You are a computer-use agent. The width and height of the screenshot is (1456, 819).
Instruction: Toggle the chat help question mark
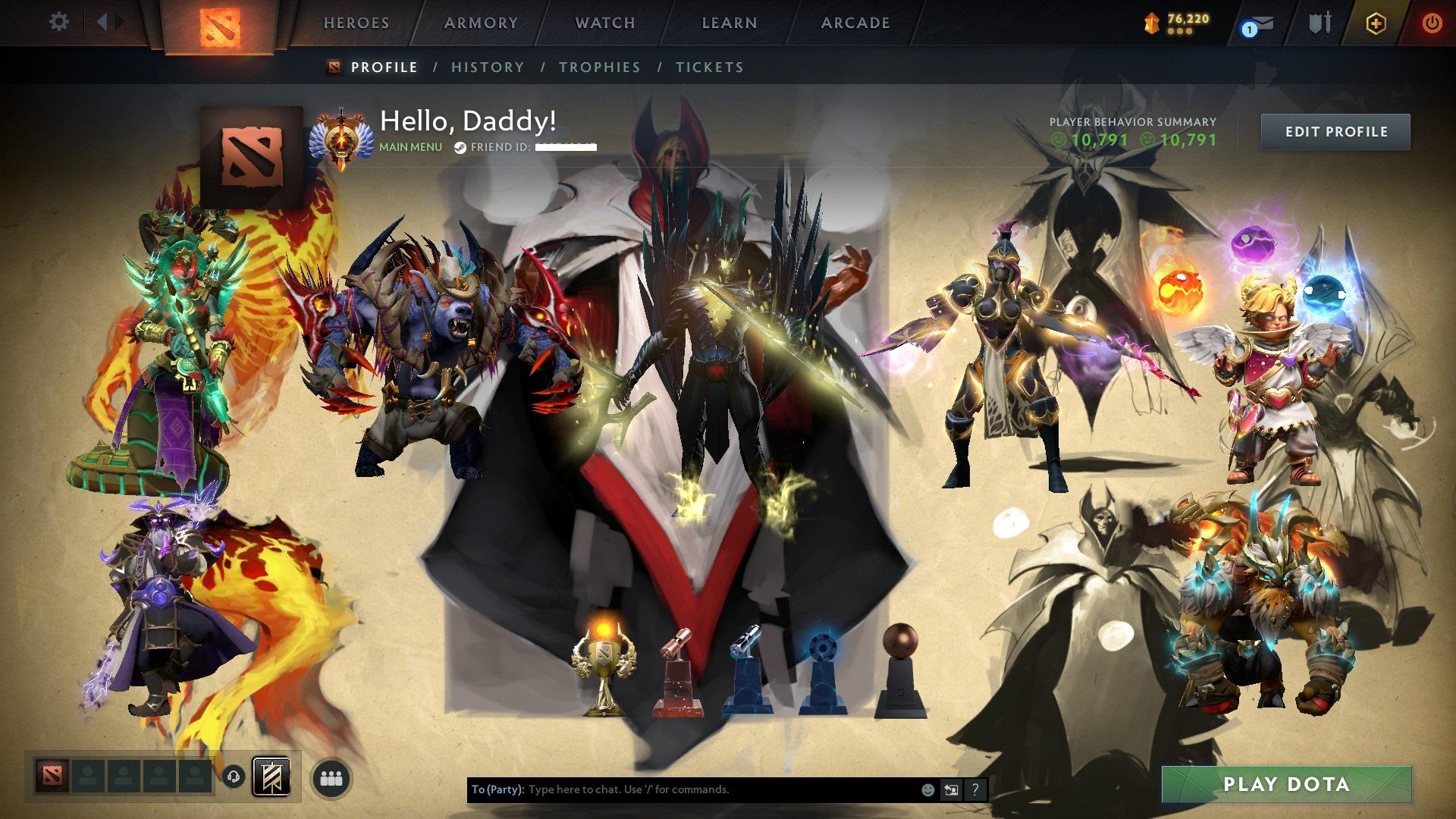[974, 789]
